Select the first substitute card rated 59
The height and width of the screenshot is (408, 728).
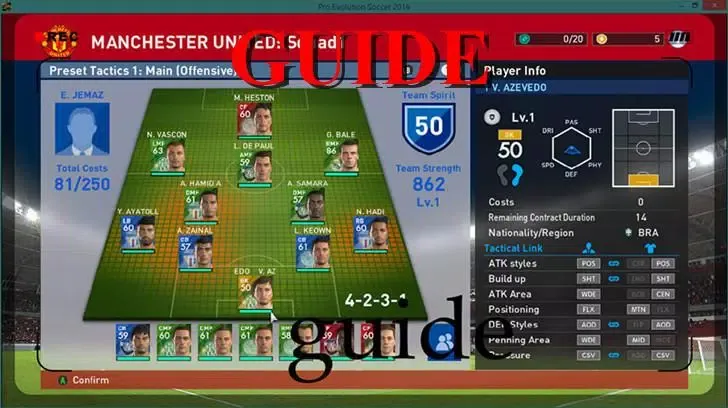[132, 341]
